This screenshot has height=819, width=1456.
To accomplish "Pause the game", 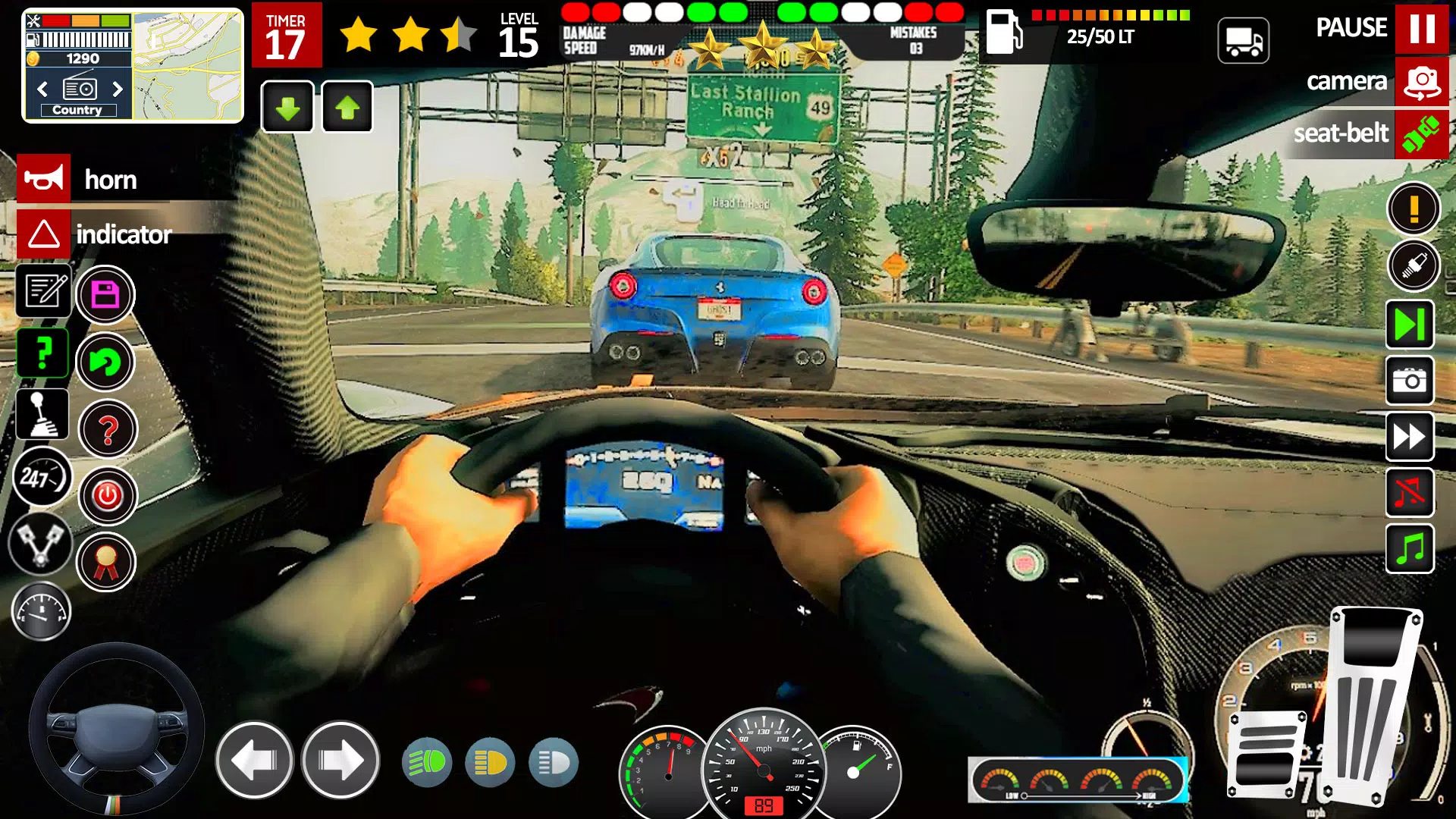I will [x=1421, y=28].
